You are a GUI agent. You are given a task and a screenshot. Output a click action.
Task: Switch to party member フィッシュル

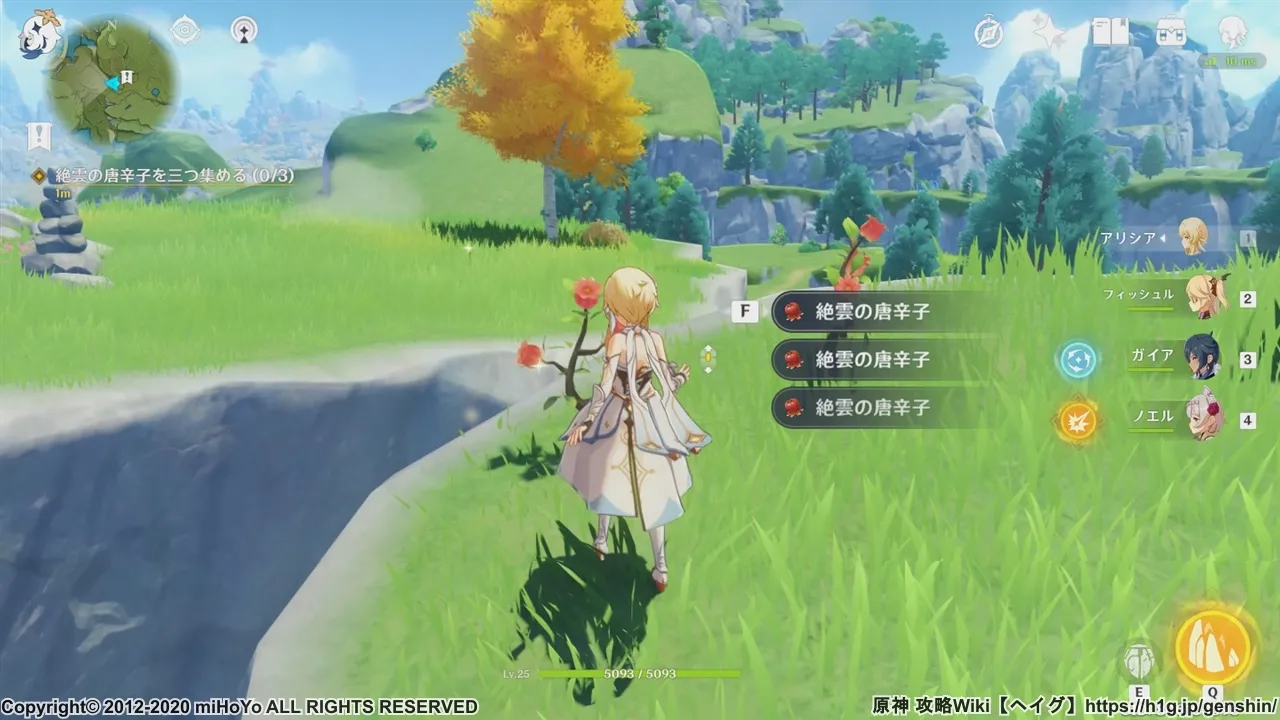(1204, 297)
